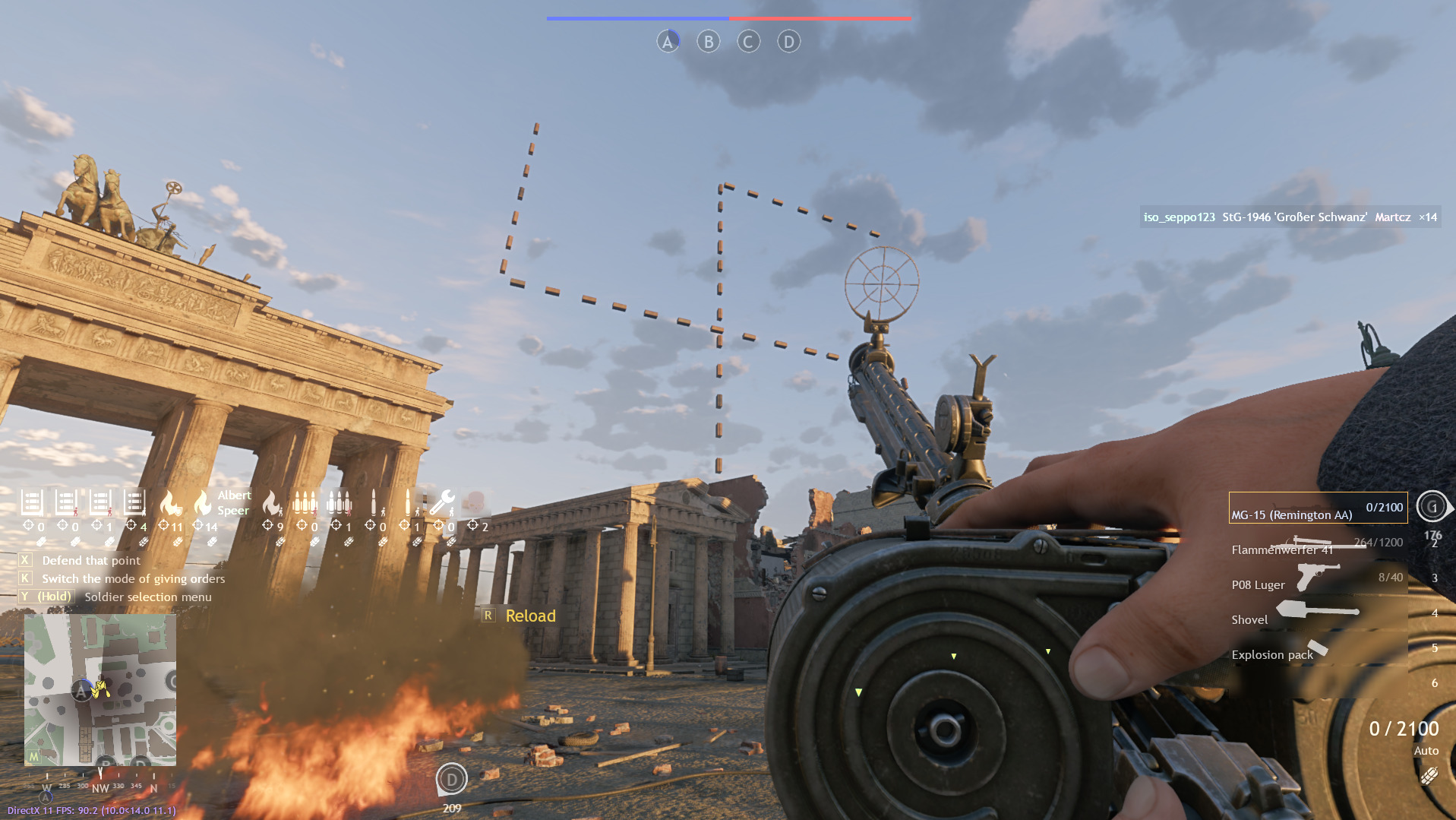Click capture point B marker
This screenshot has height=820, width=1456.
point(709,42)
